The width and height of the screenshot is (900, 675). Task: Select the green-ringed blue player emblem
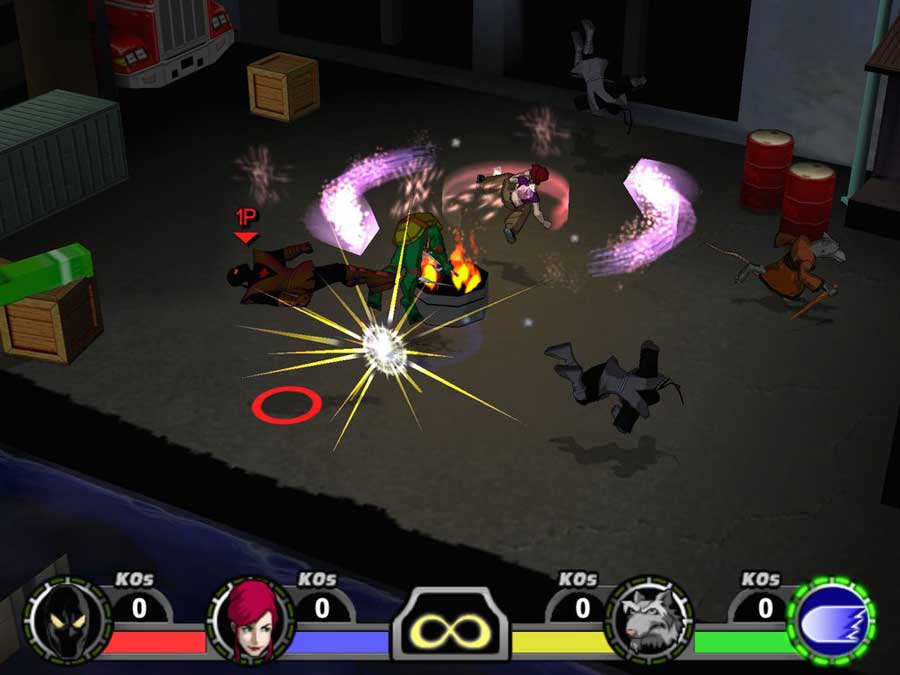[x=832, y=620]
